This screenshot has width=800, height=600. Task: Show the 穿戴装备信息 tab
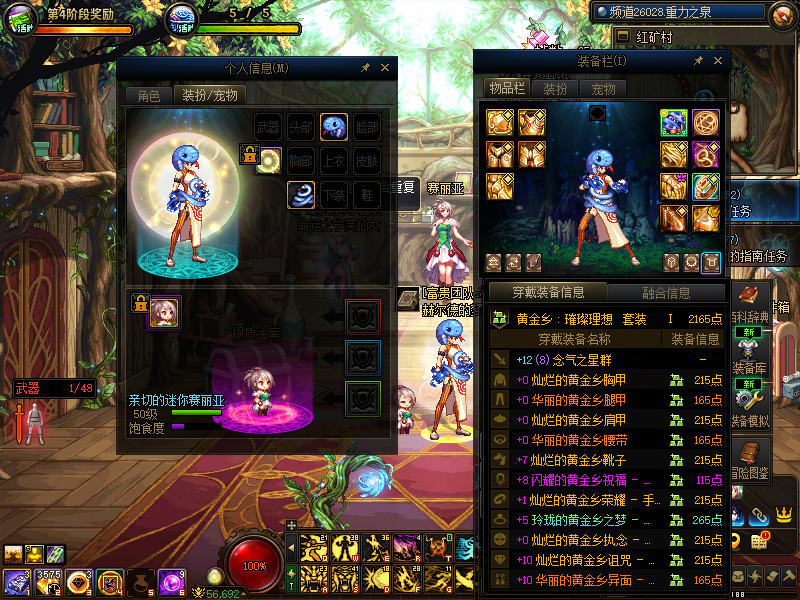pyautogui.click(x=546, y=293)
